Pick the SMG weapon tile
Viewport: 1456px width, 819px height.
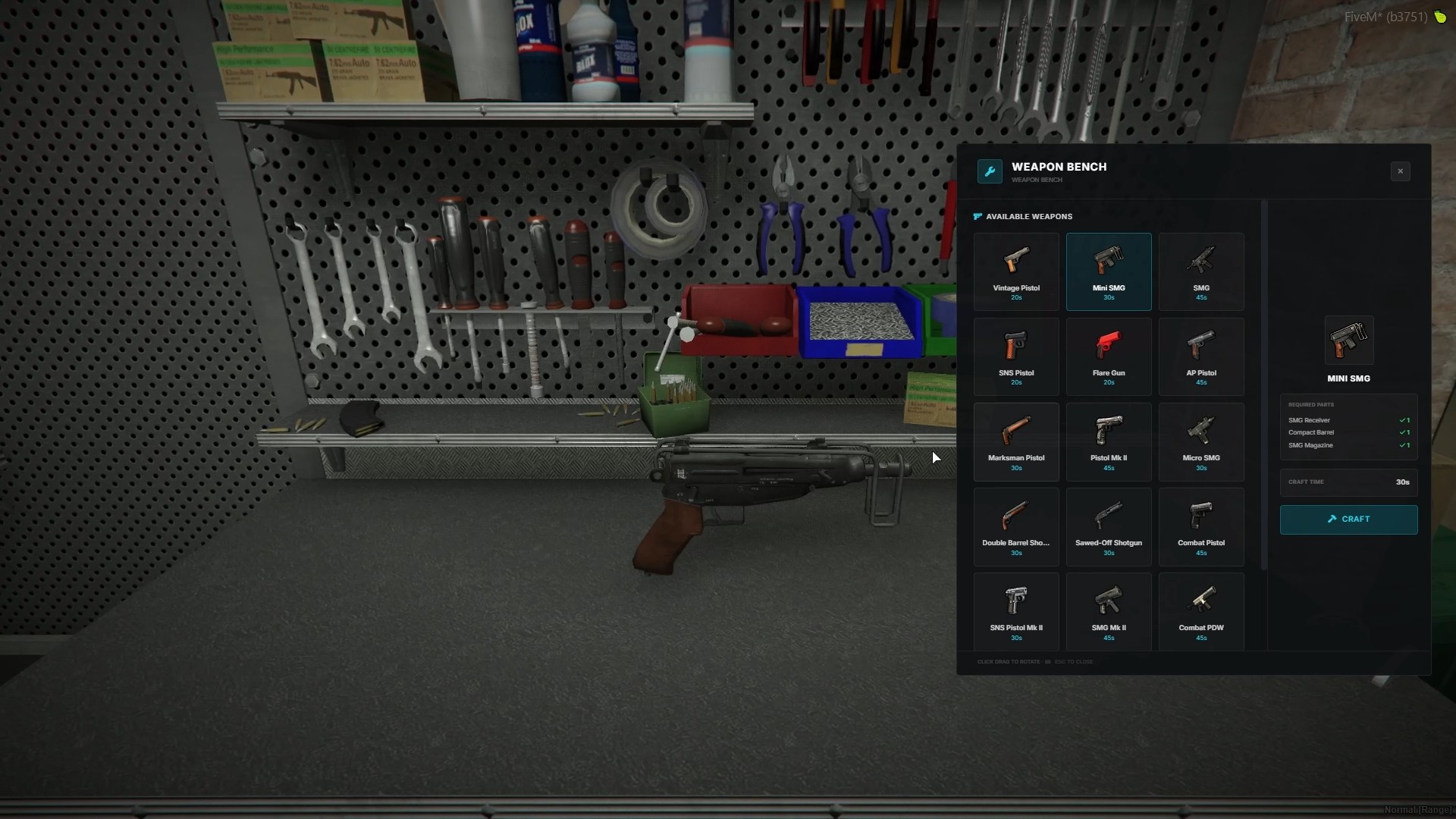pos(1201,271)
